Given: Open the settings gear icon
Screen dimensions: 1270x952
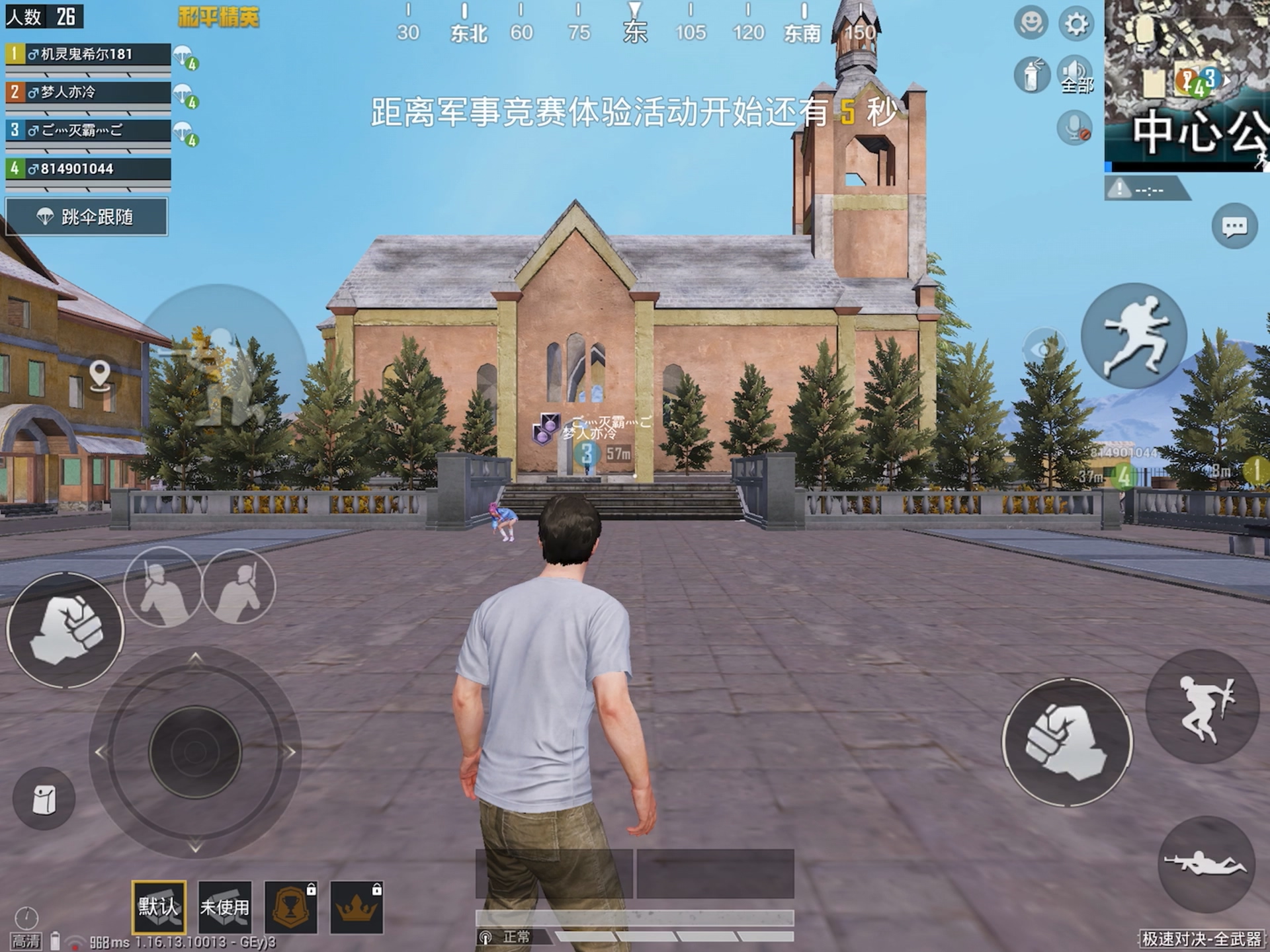Looking at the screenshot, I should coord(1078,22).
